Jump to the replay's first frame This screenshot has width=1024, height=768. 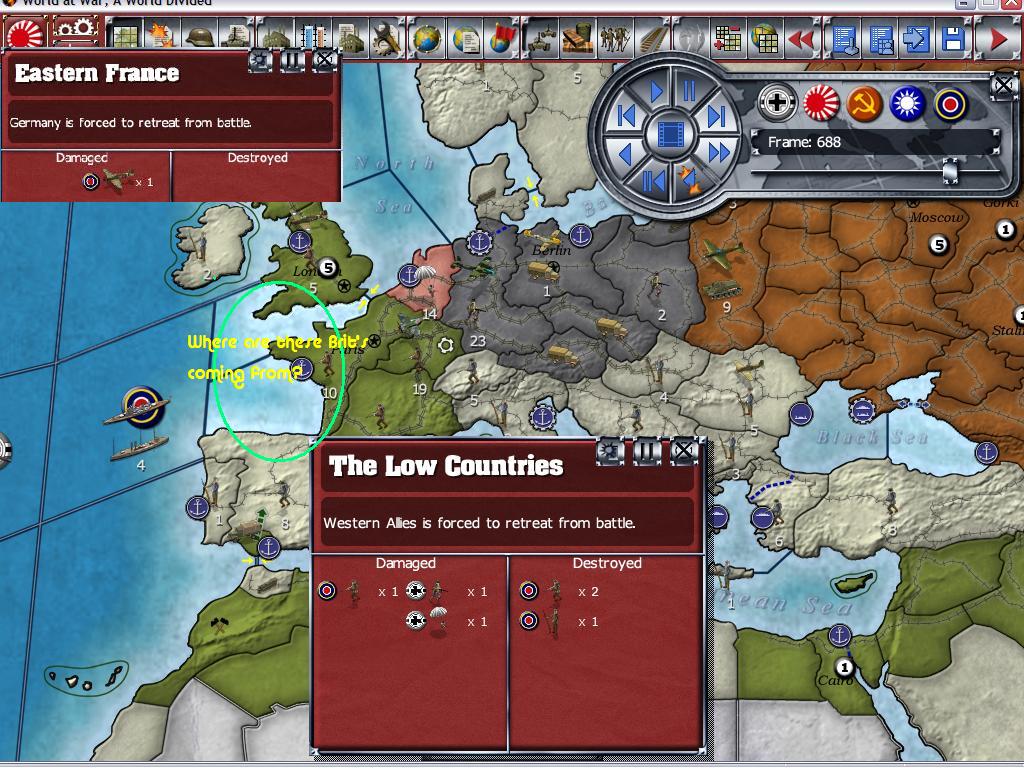627,116
